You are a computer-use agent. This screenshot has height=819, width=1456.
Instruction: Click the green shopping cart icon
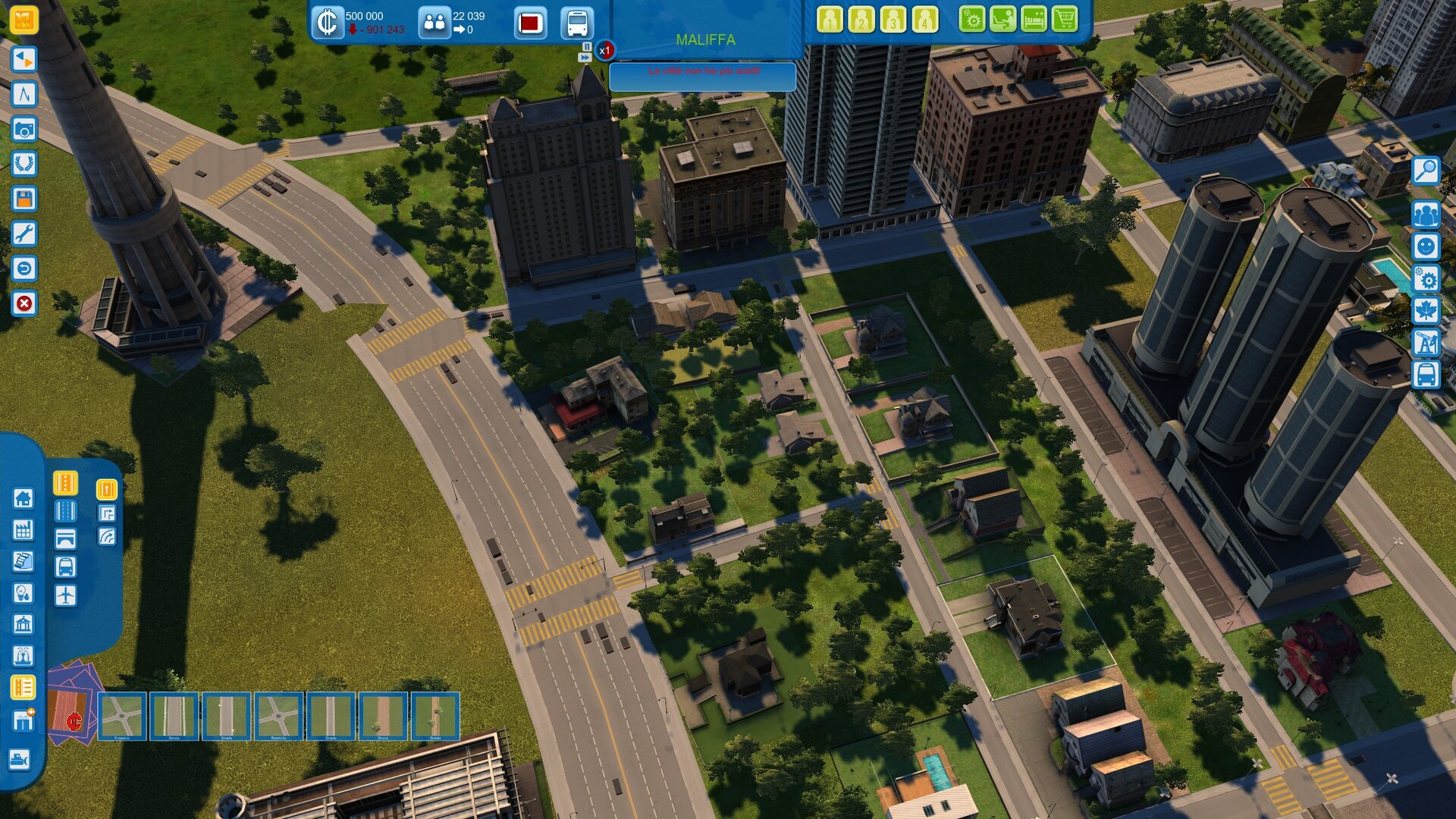(x=1065, y=19)
